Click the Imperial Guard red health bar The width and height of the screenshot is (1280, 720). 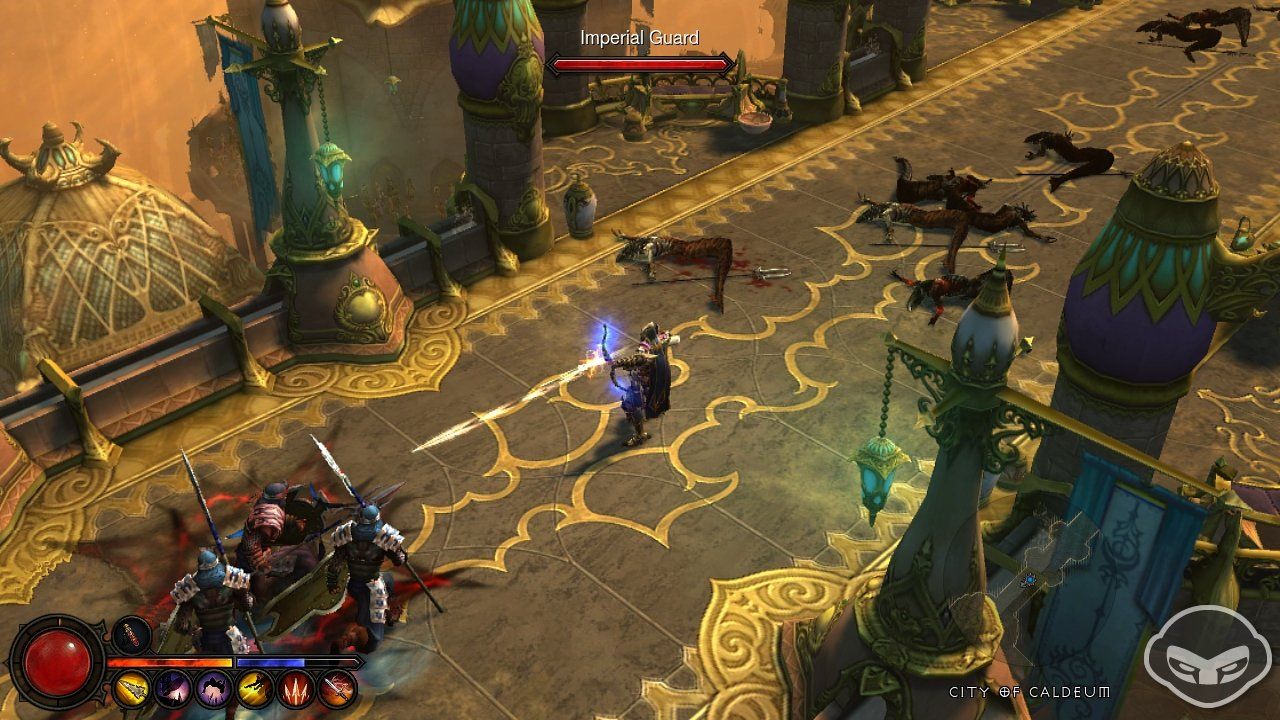pos(640,63)
